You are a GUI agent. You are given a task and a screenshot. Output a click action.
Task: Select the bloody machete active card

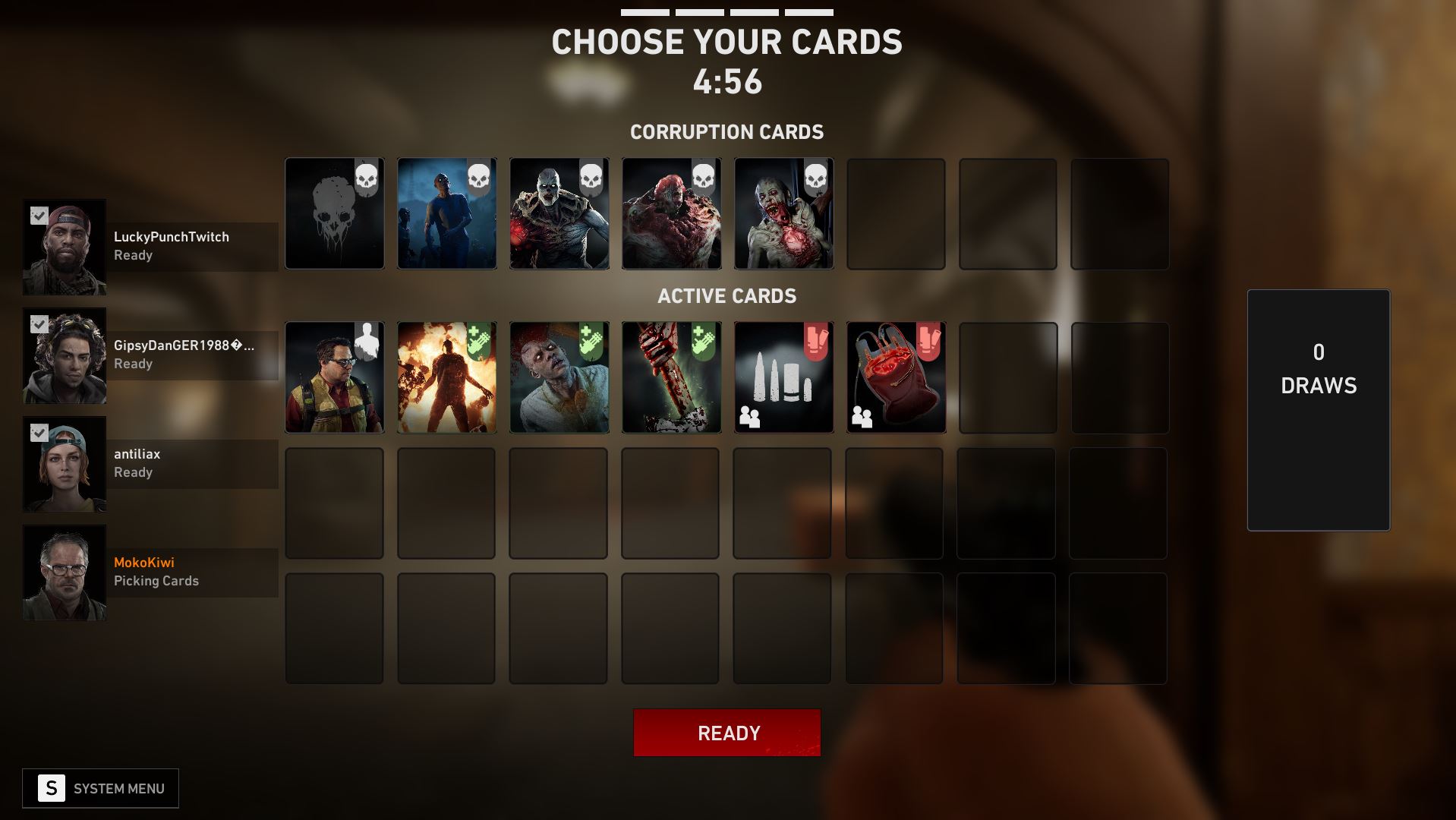671,377
